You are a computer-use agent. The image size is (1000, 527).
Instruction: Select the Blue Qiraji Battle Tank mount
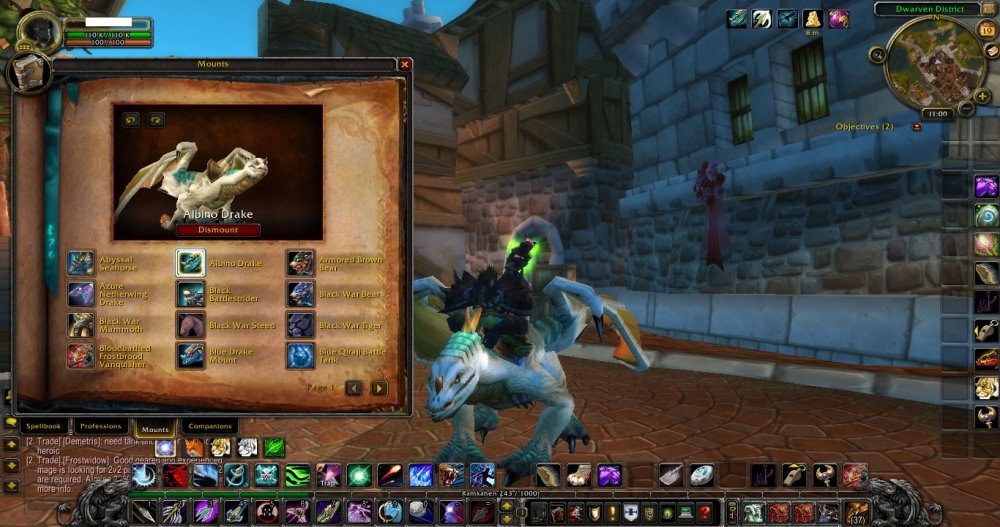300,355
